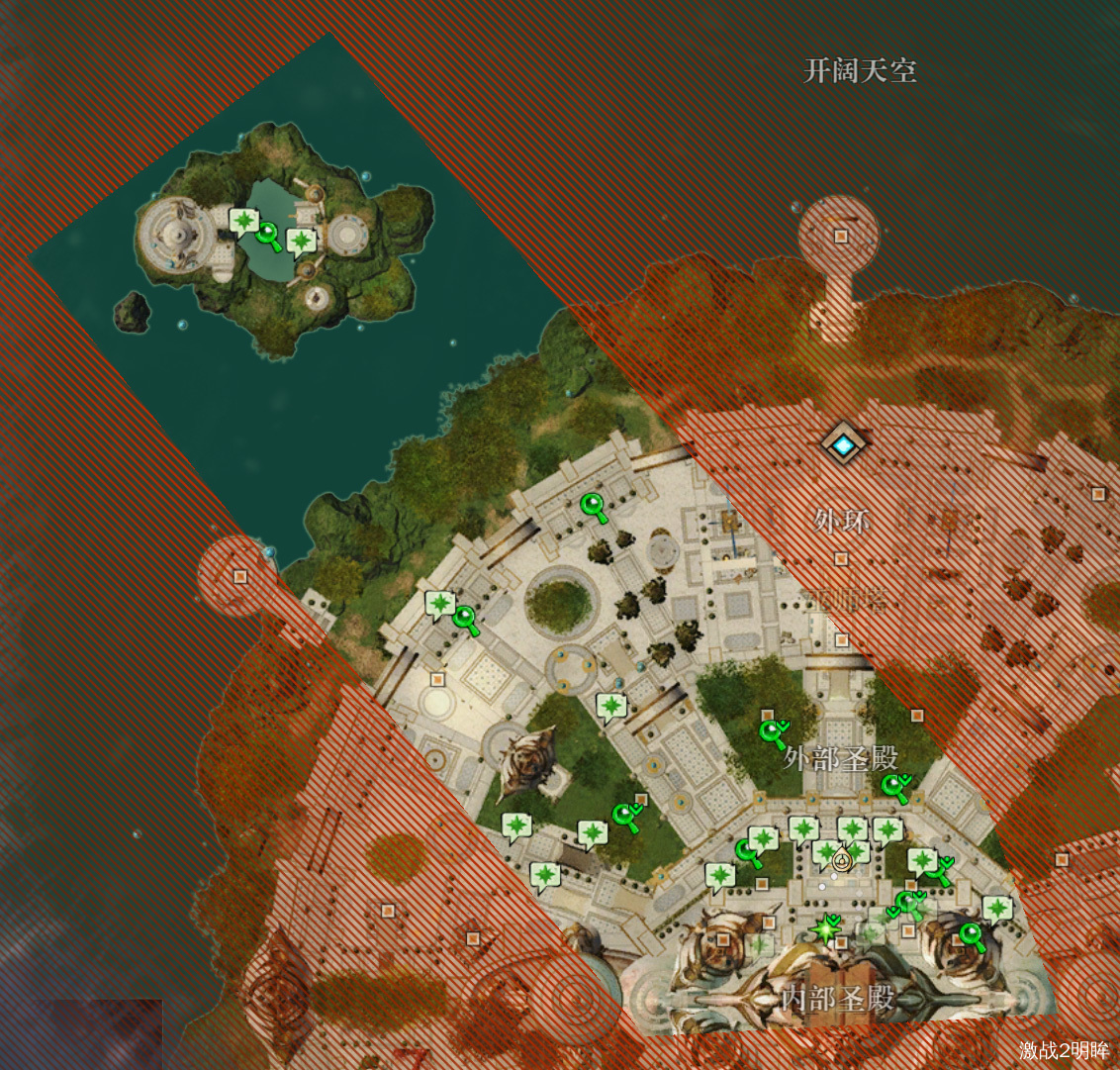Choose the checked magnifier above the 外部圣殿 label
This screenshot has width=1120, height=1070.
coord(772,733)
